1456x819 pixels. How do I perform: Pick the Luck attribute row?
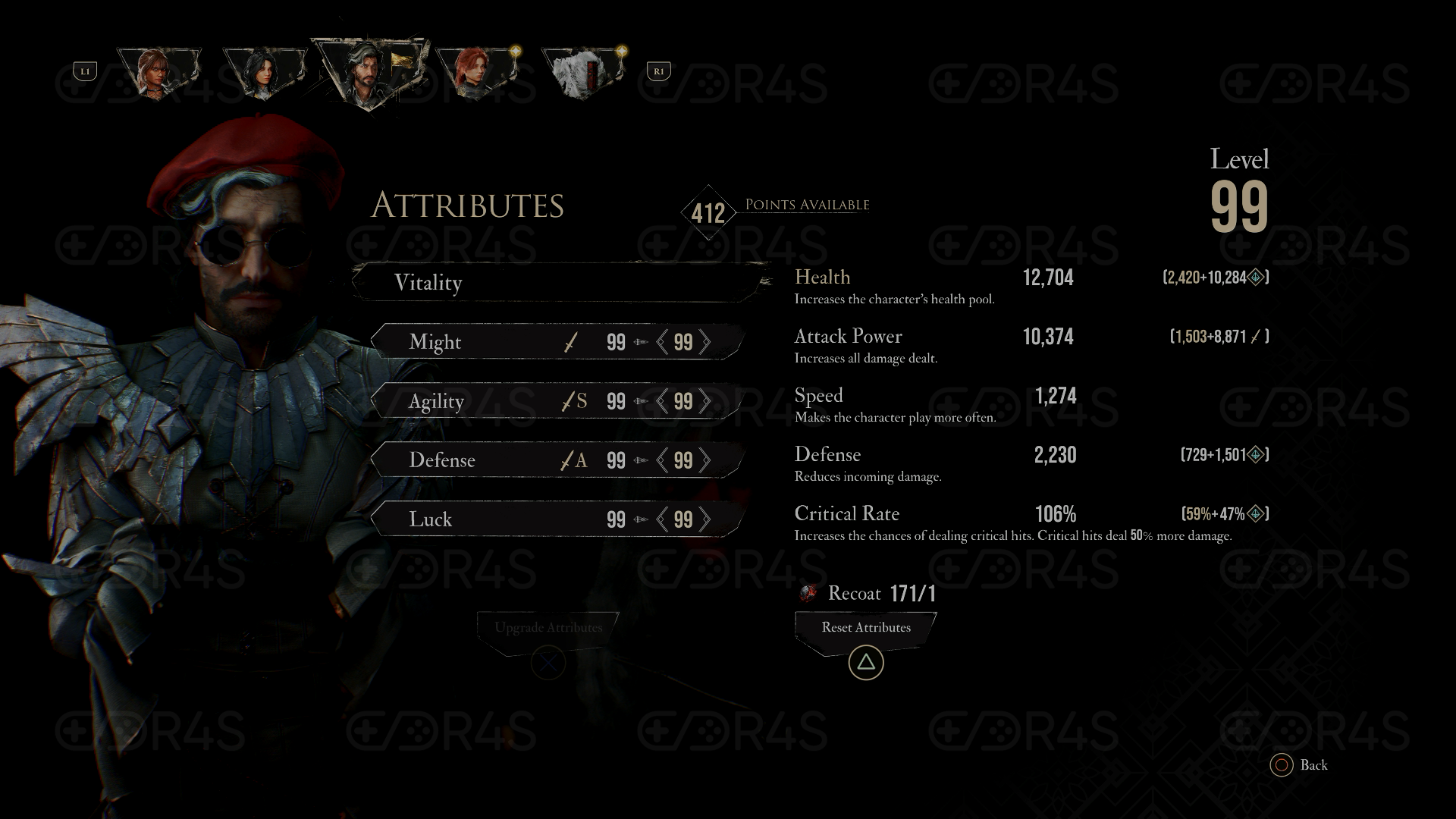click(x=485, y=519)
